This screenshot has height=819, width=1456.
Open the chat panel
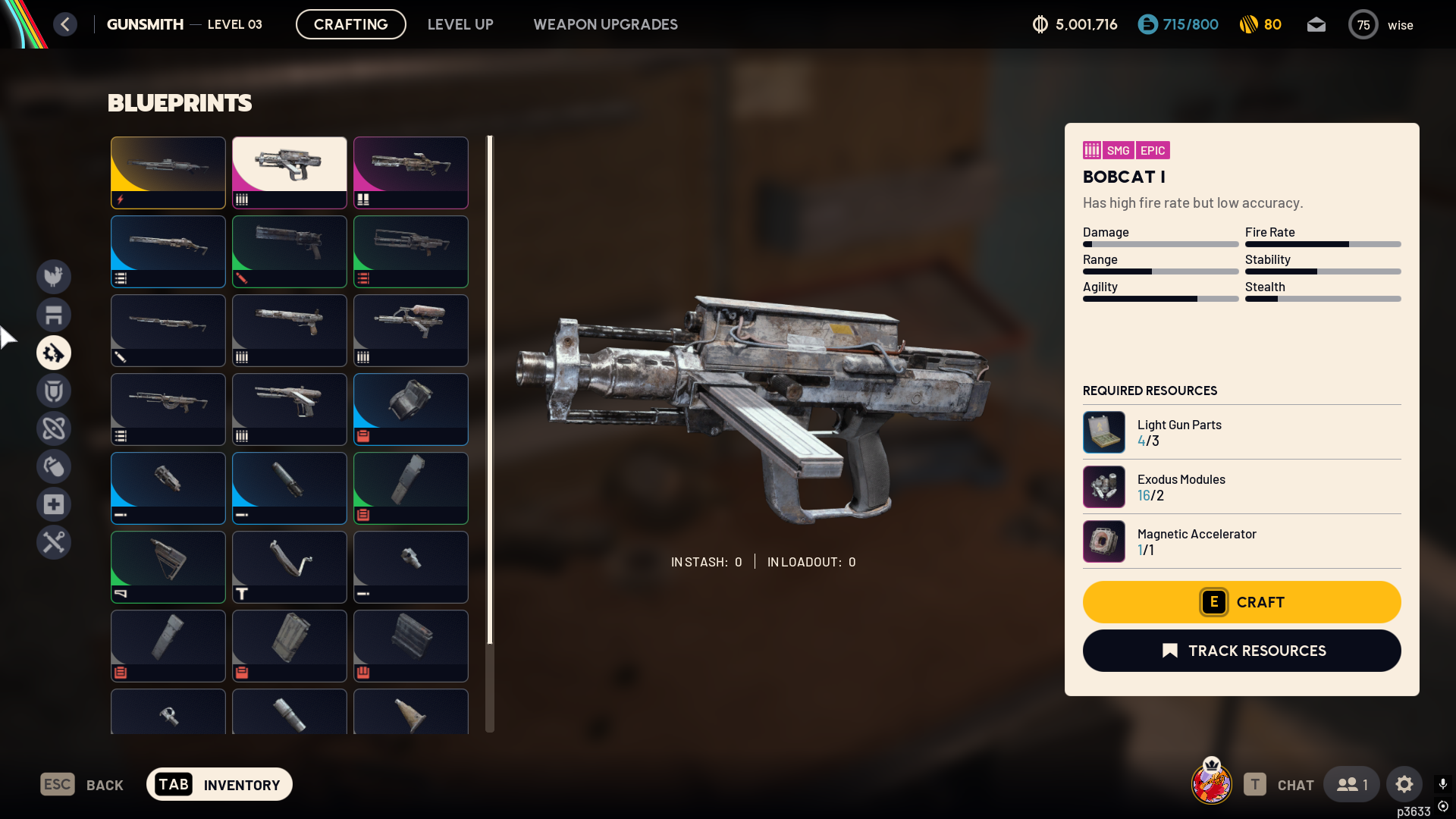(x=1279, y=784)
